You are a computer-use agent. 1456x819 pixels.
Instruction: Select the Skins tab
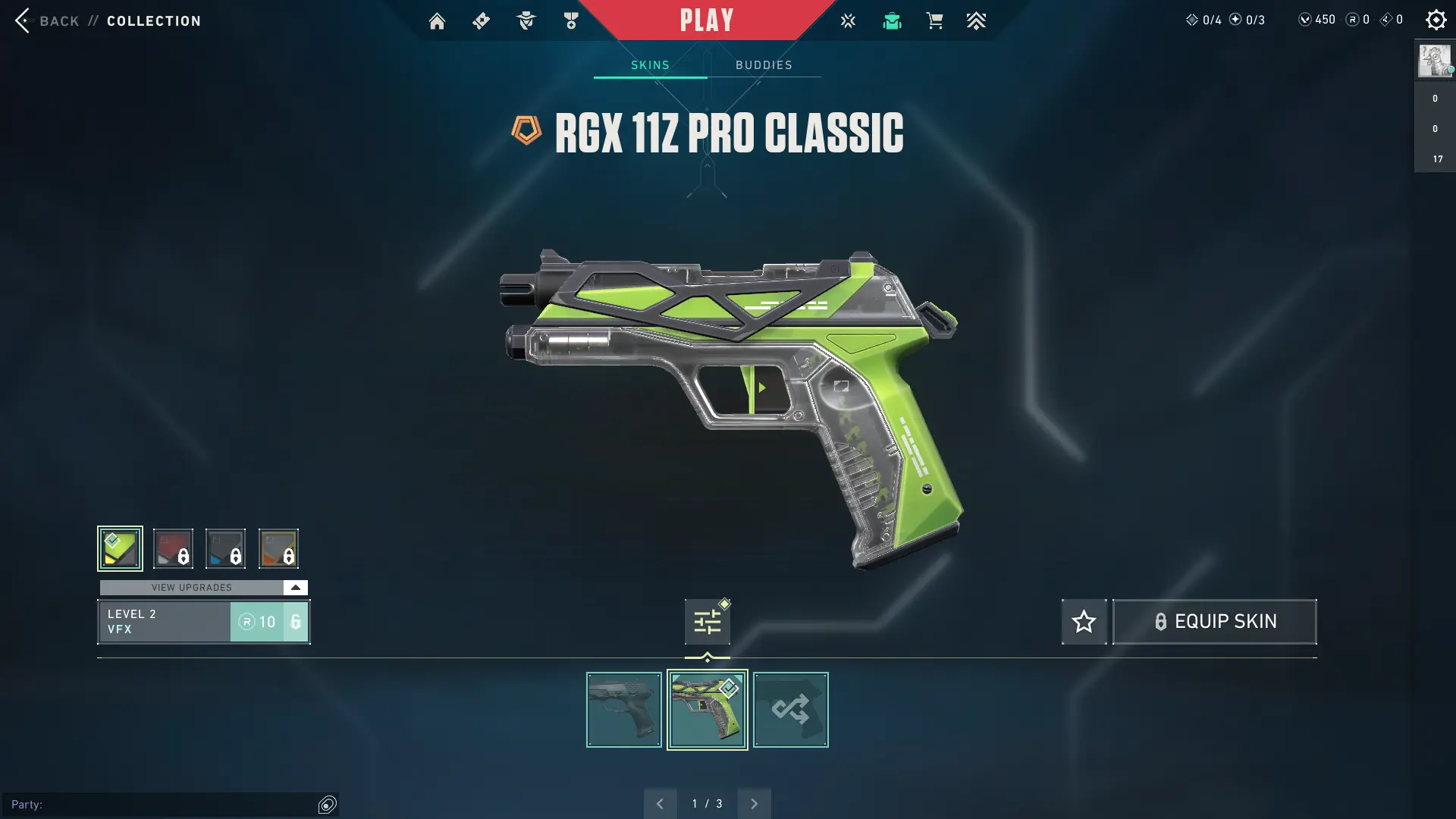[650, 65]
